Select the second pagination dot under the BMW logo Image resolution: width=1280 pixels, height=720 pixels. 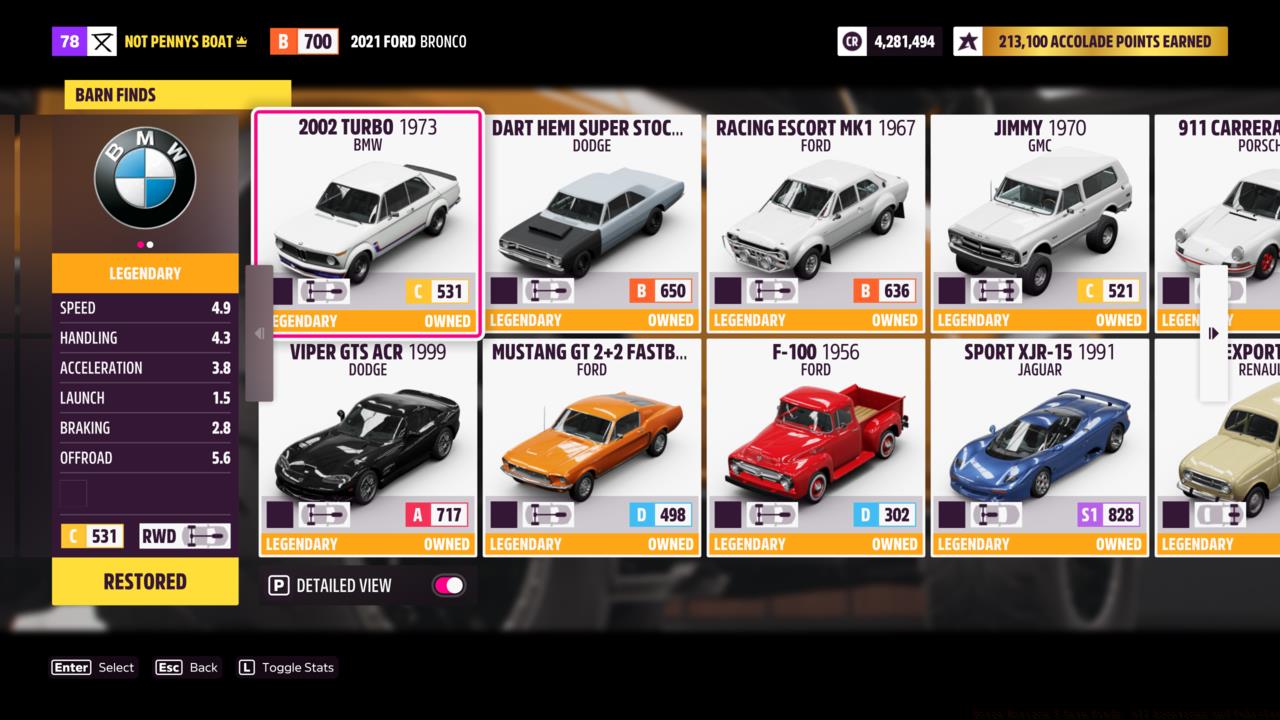152,243
